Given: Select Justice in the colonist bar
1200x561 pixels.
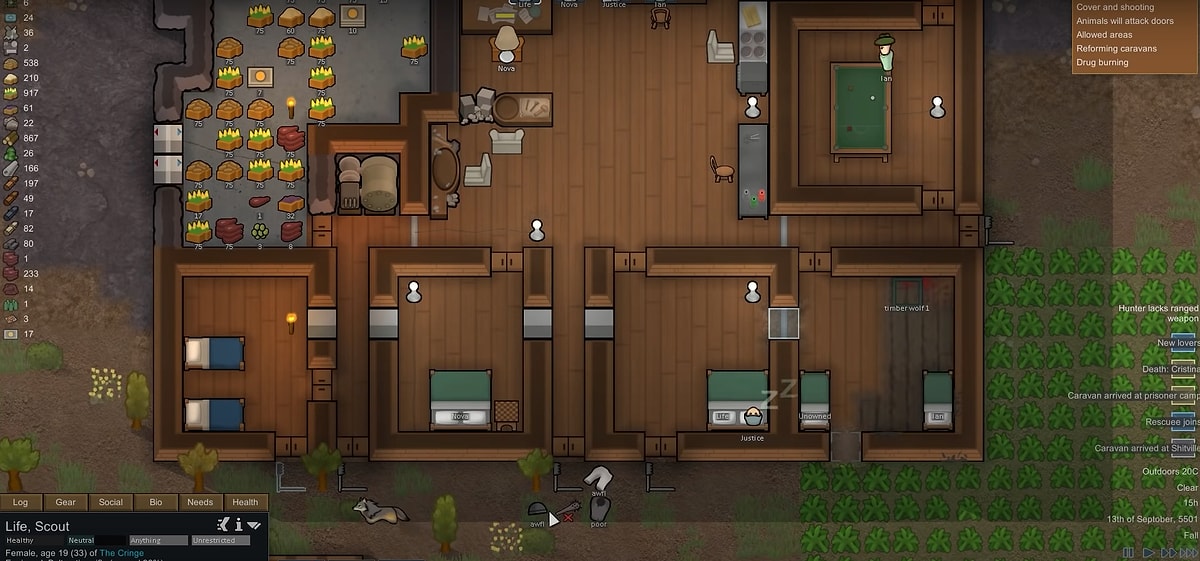Looking at the screenshot, I should pyautogui.click(x=614, y=4).
